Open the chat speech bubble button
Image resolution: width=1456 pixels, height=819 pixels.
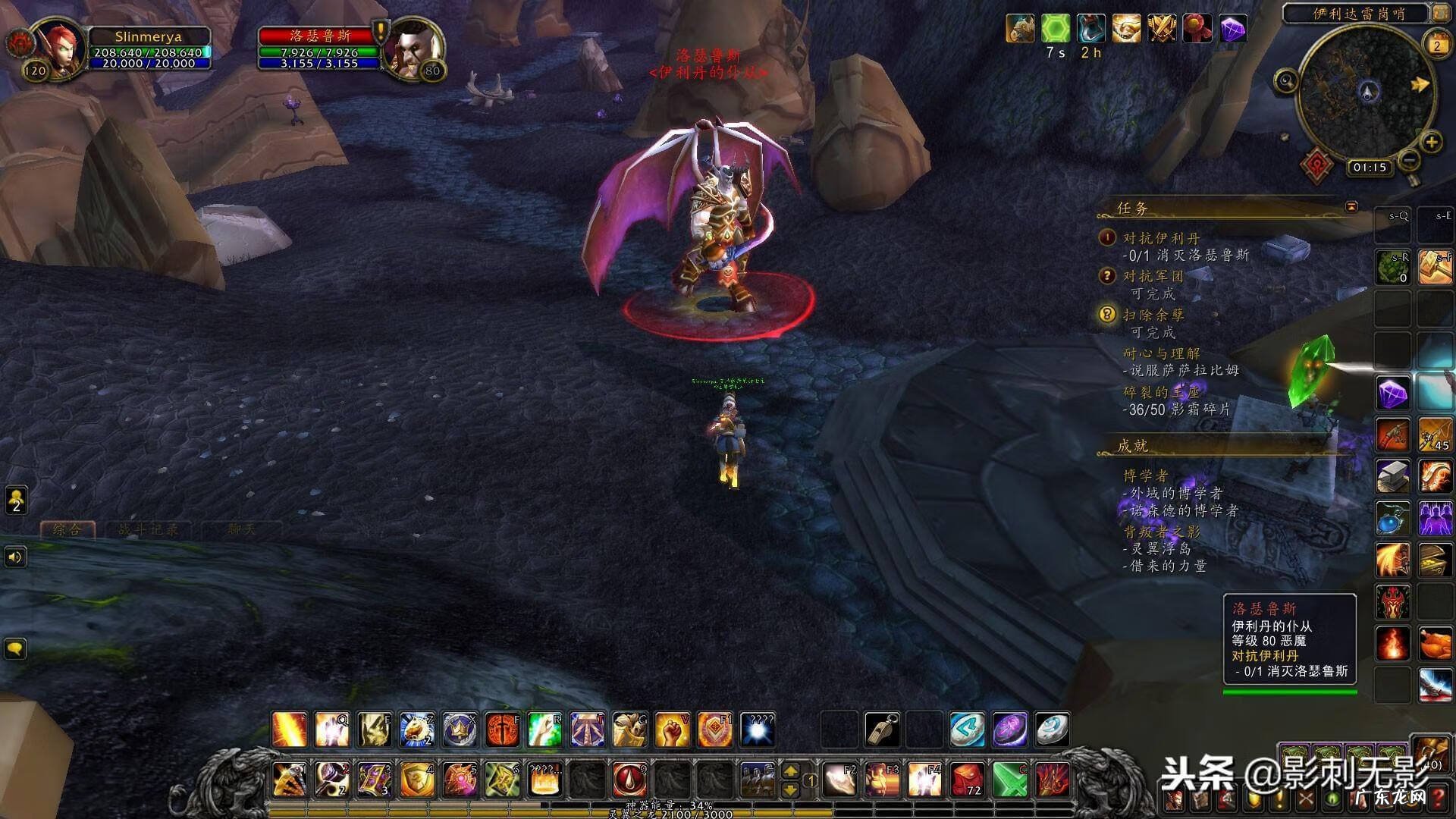tap(16, 648)
